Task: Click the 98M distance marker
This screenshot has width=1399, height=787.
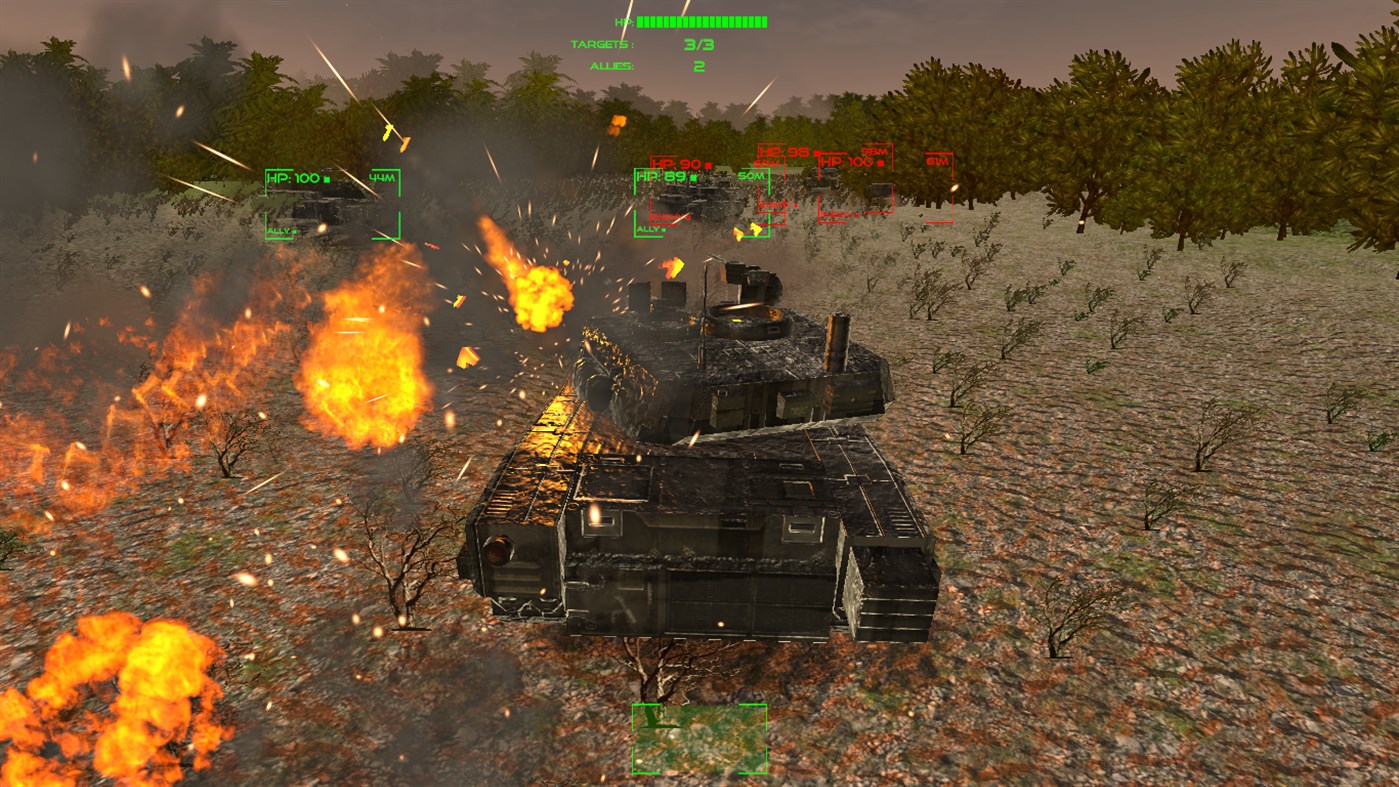Action: (875, 151)
